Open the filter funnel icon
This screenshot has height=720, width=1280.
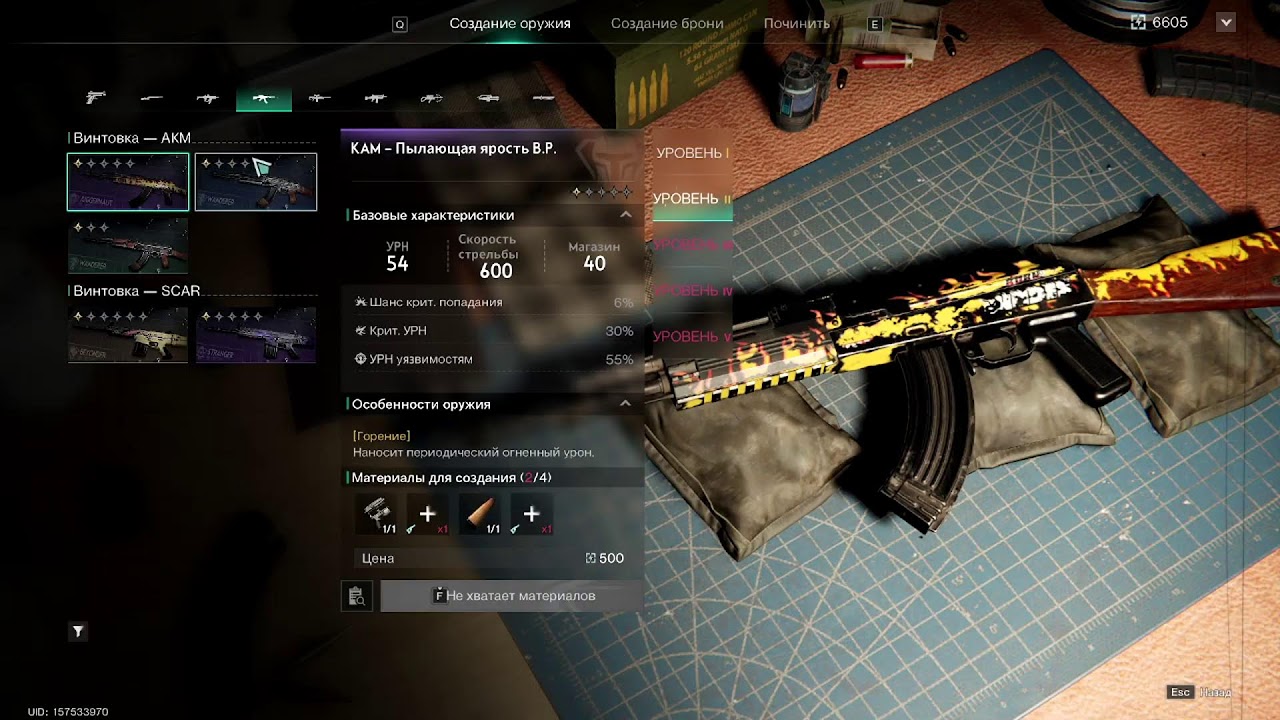pos(78,631)
